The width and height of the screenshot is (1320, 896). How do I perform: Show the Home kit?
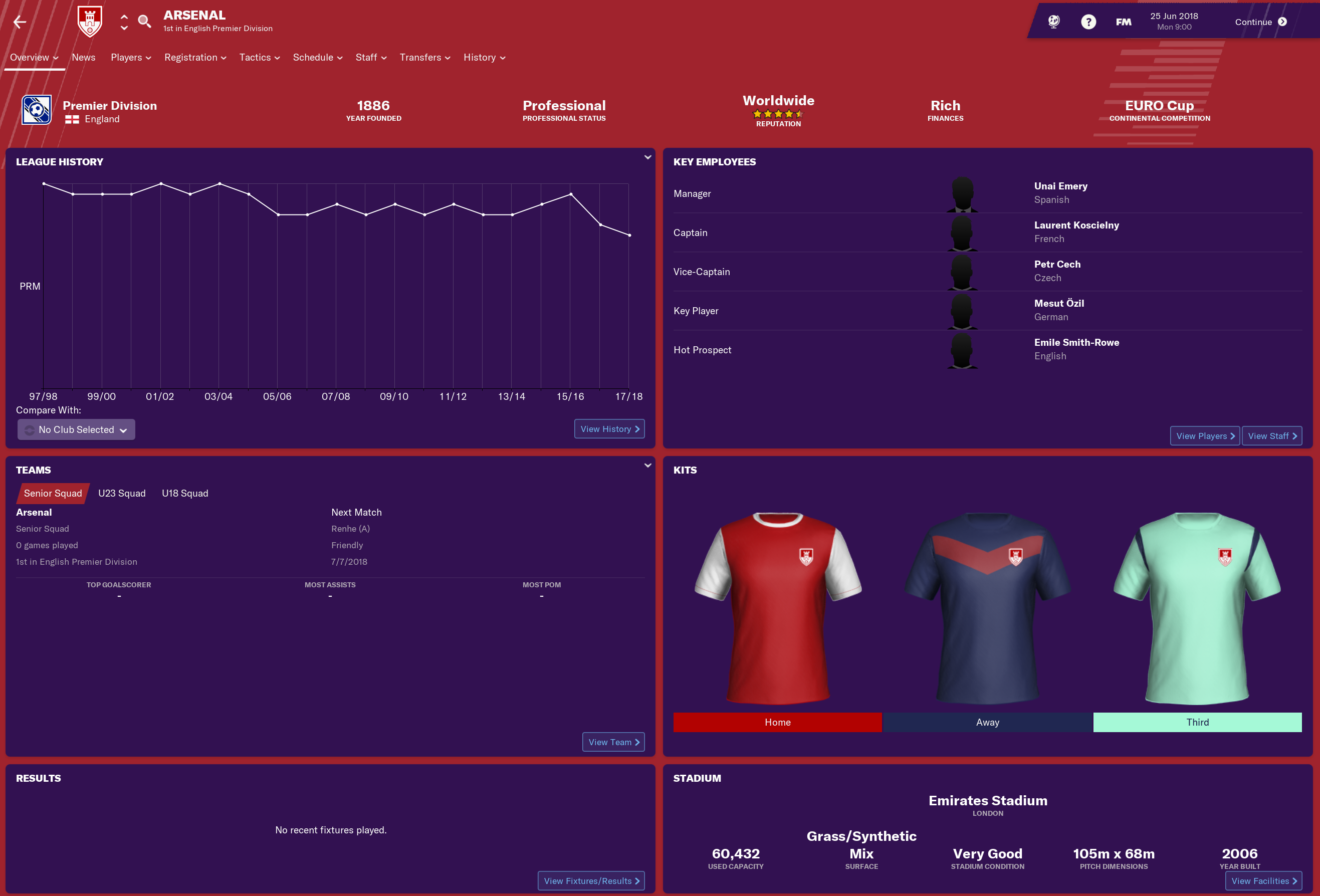[778, 722]
